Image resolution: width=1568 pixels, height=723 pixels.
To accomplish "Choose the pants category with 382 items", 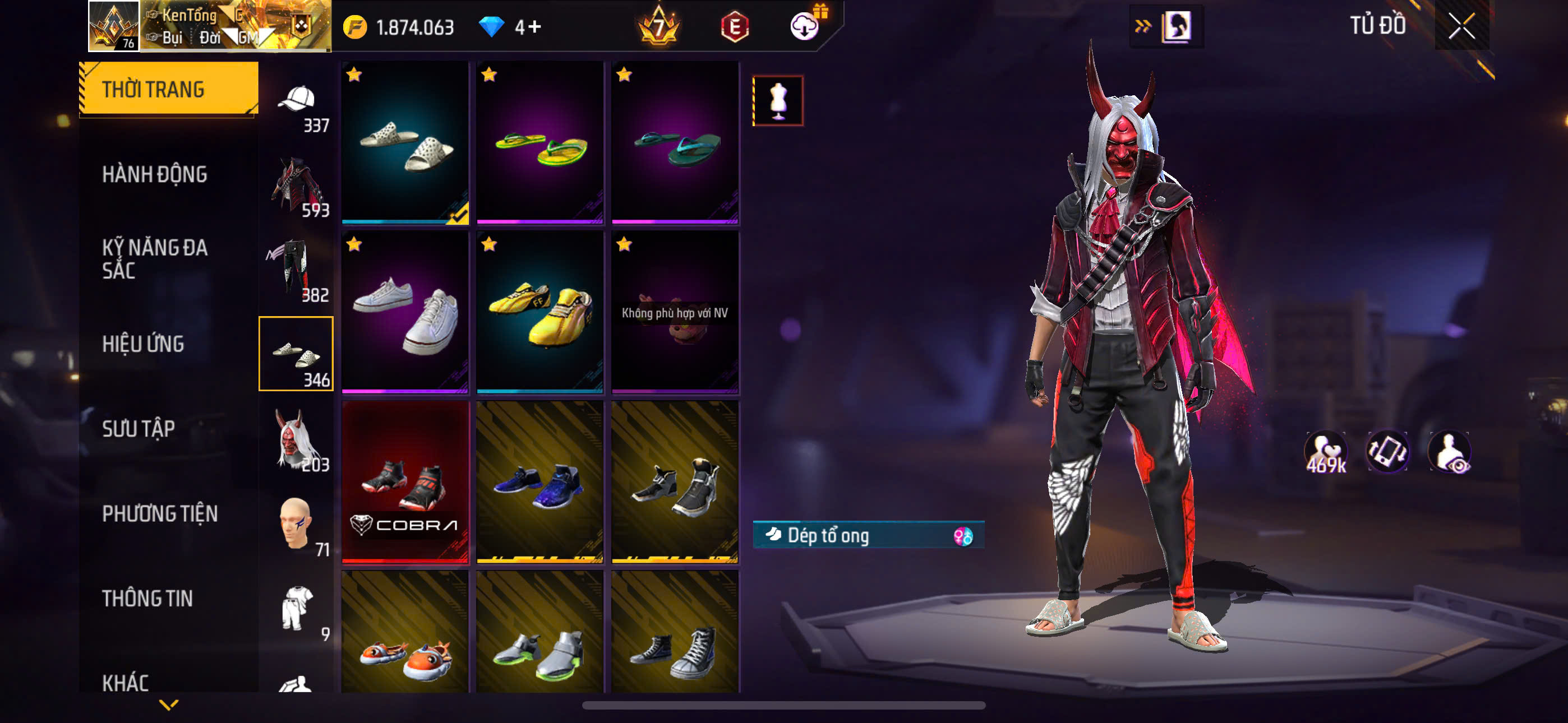I will pos(297,271).
